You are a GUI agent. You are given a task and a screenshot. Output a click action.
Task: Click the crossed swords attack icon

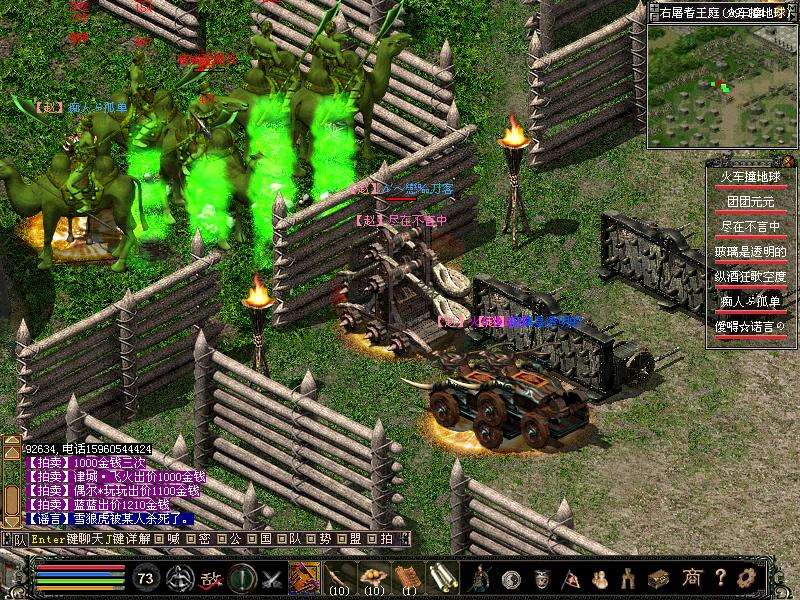(x=272, y=577)
